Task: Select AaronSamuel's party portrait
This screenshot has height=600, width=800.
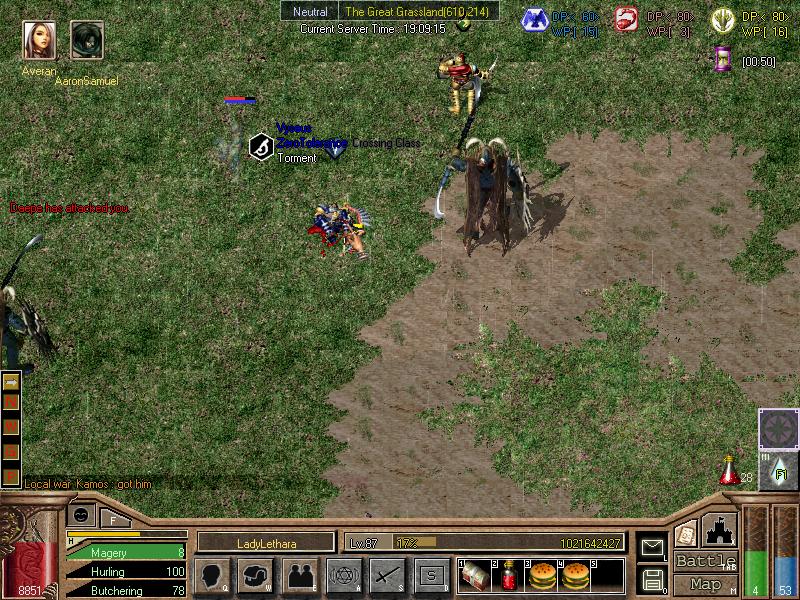Action: click(87, 40)
